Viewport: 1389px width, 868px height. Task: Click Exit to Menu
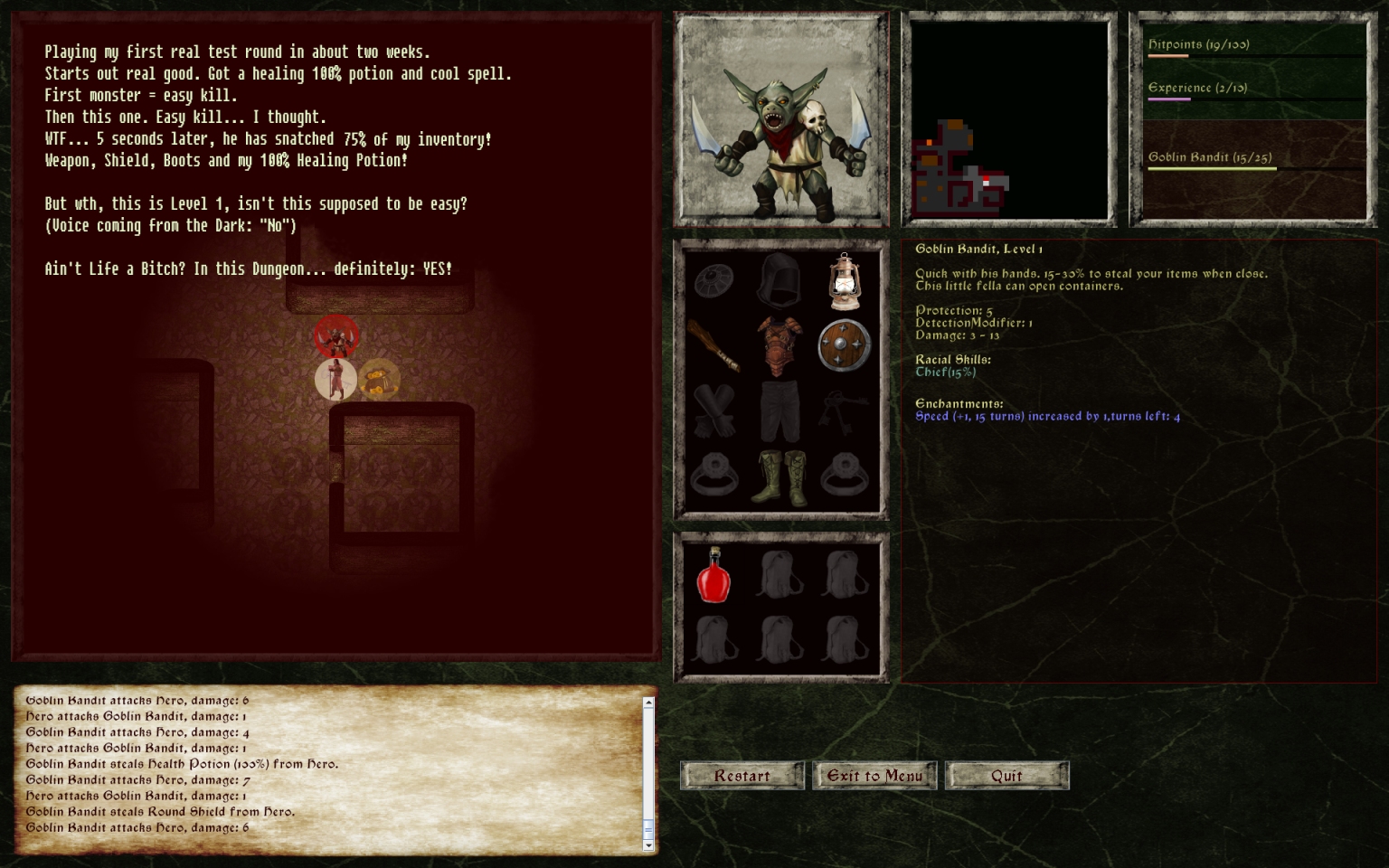(874, 775)
